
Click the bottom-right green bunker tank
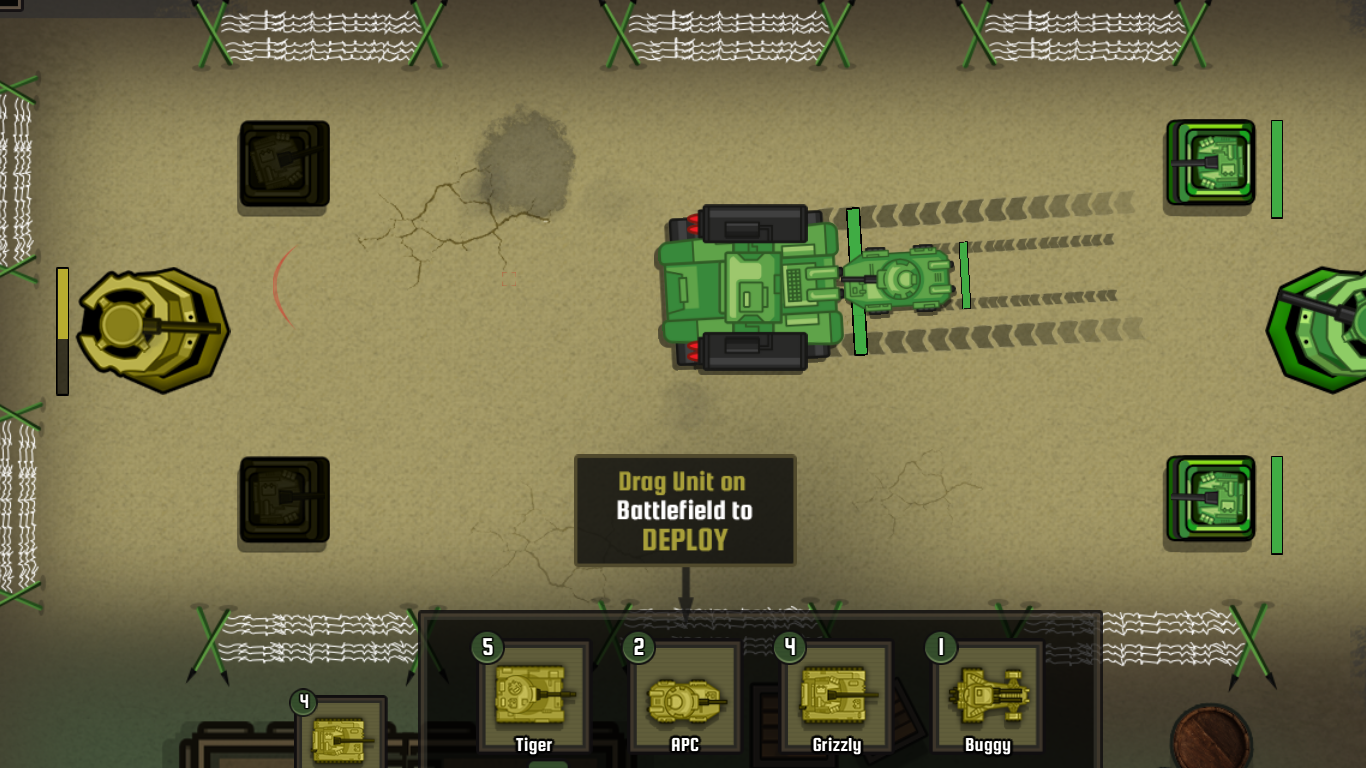1212,500
